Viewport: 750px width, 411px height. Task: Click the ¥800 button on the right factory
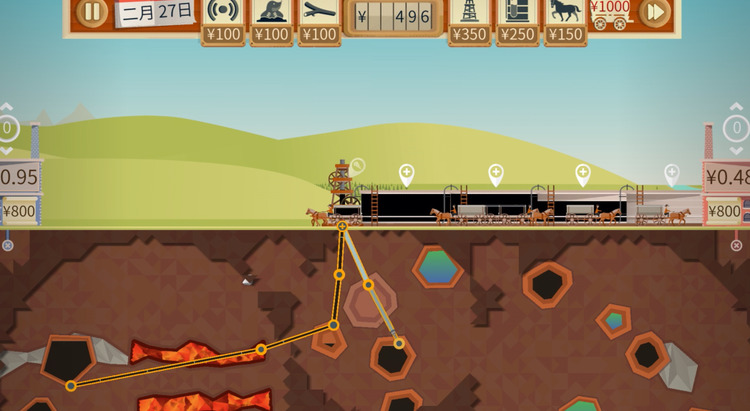pos(724,211)
